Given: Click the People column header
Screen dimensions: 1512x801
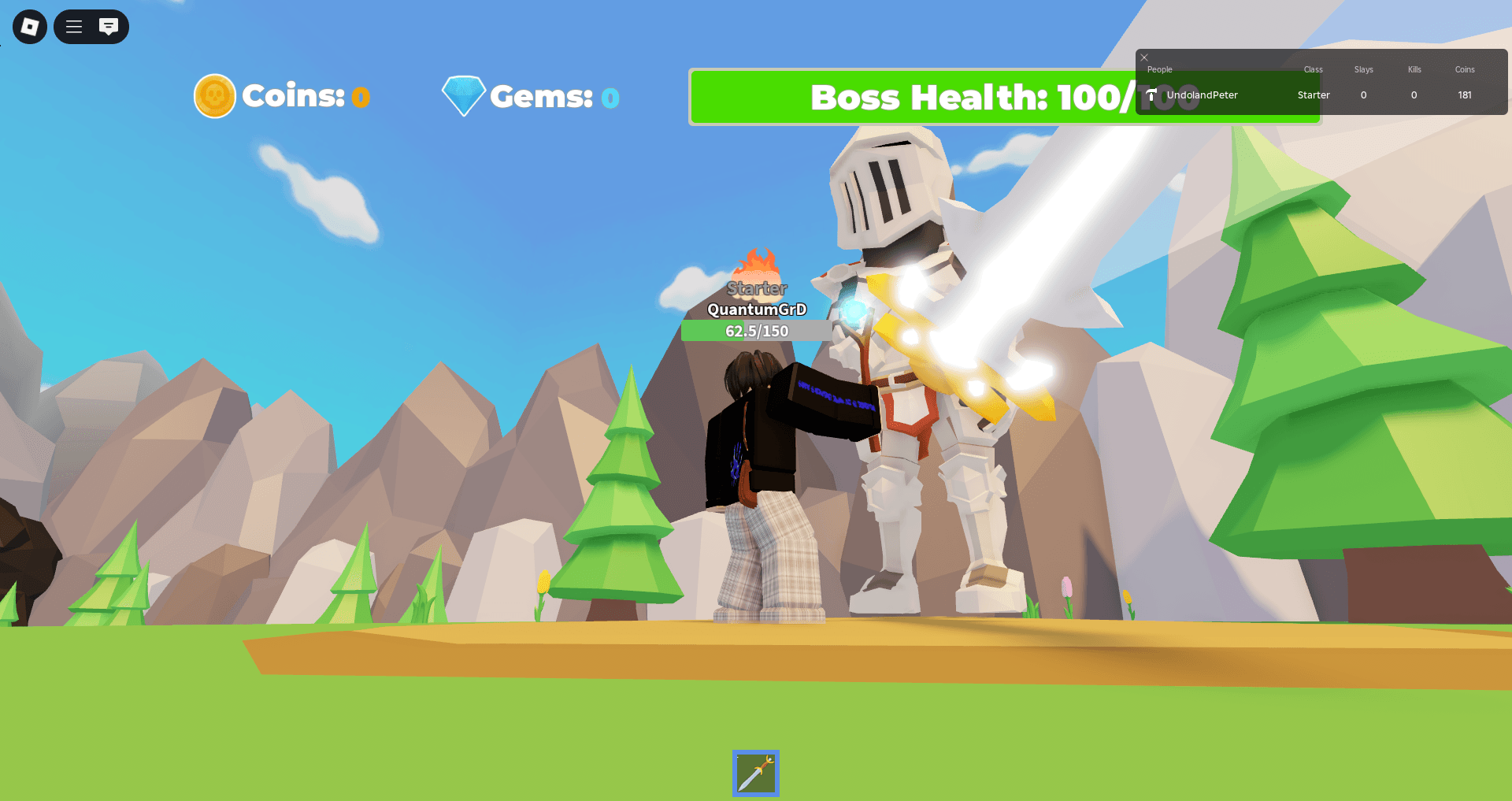Looking at the screenshot, I should coord(1159,69).
